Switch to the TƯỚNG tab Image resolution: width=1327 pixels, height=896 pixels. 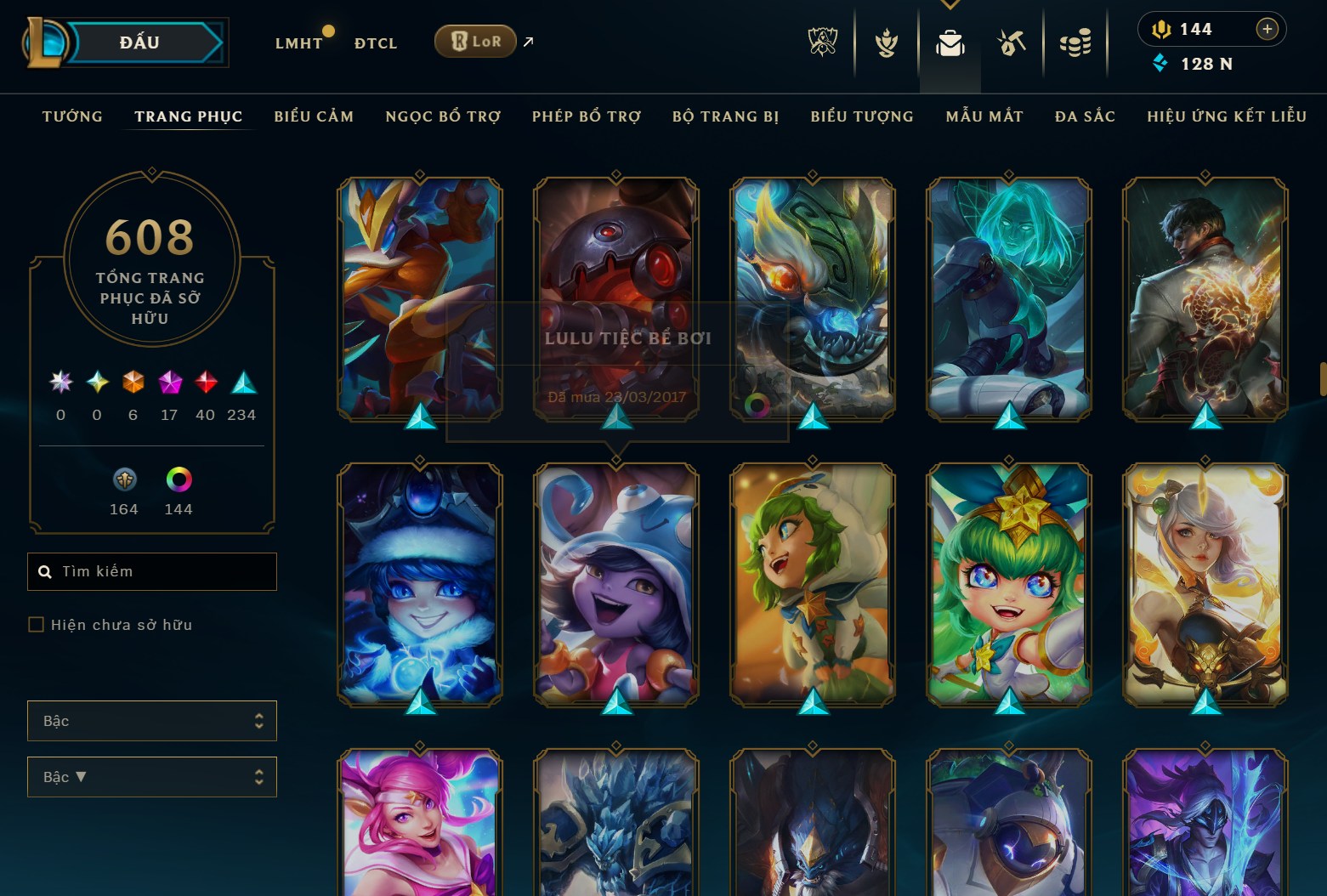tap(72, 116)
